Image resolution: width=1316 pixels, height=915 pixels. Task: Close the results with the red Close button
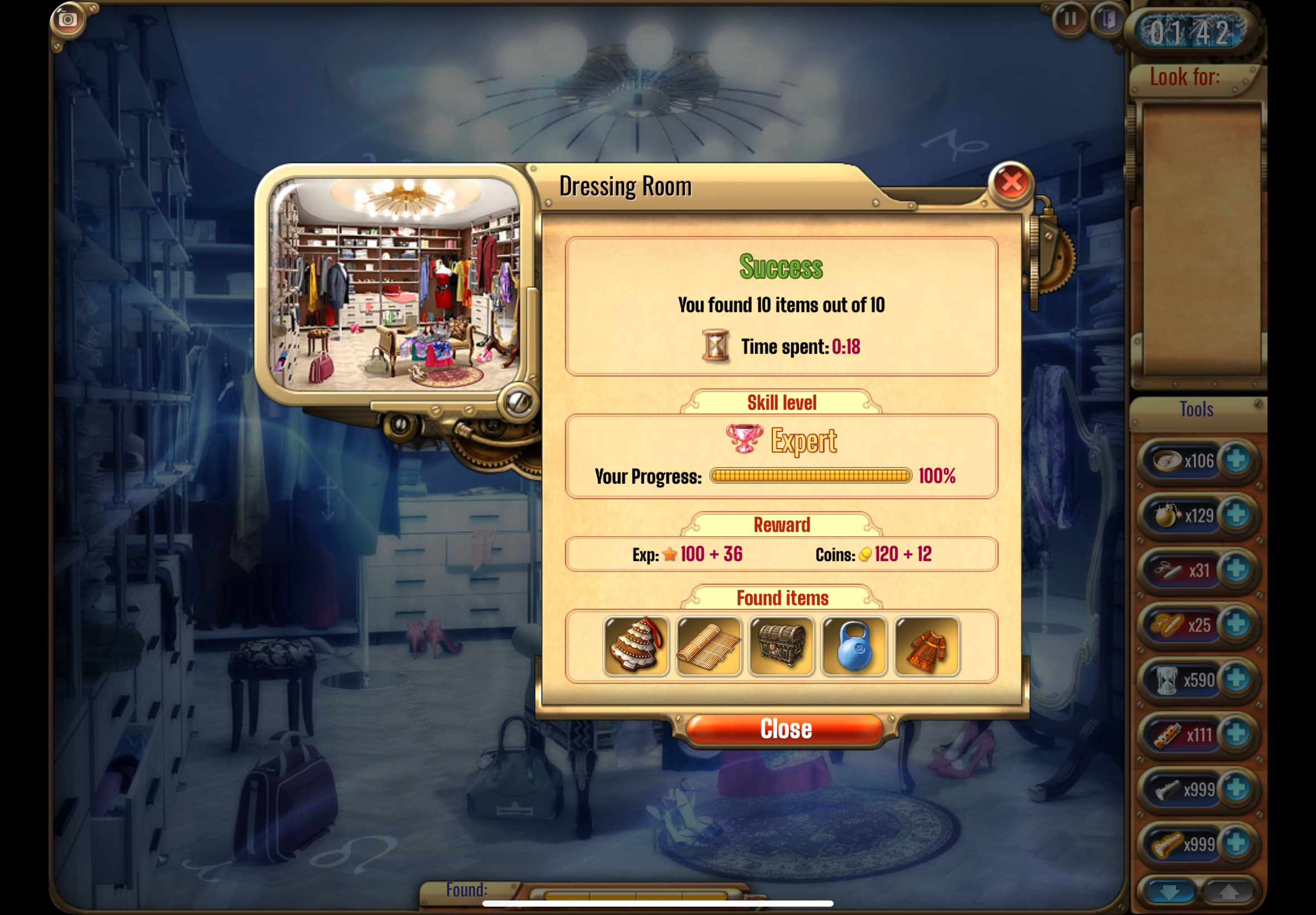785,729
